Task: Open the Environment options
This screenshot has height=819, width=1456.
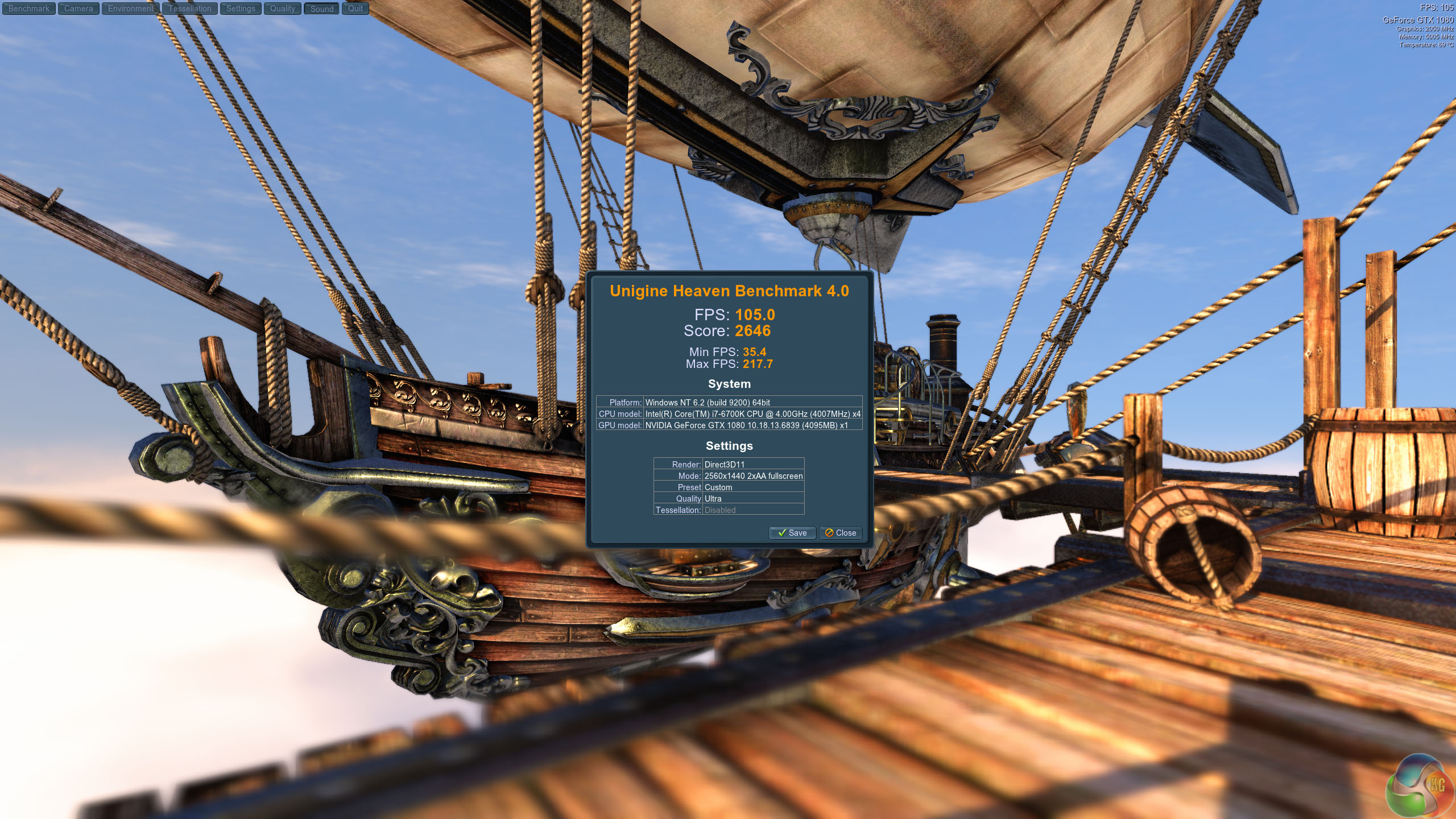Action: point(130,9)
